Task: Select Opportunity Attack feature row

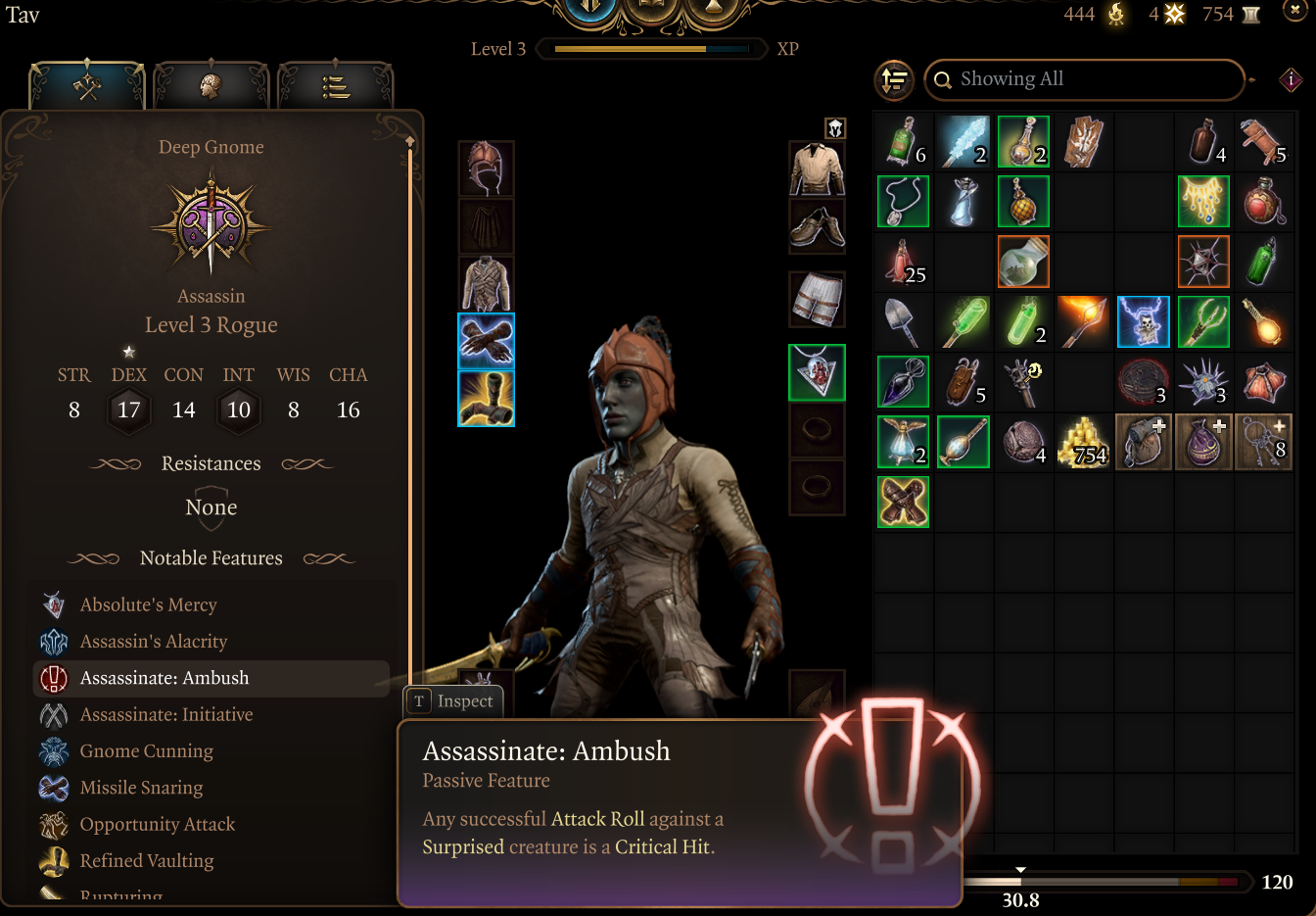Action: pos(157,825)
